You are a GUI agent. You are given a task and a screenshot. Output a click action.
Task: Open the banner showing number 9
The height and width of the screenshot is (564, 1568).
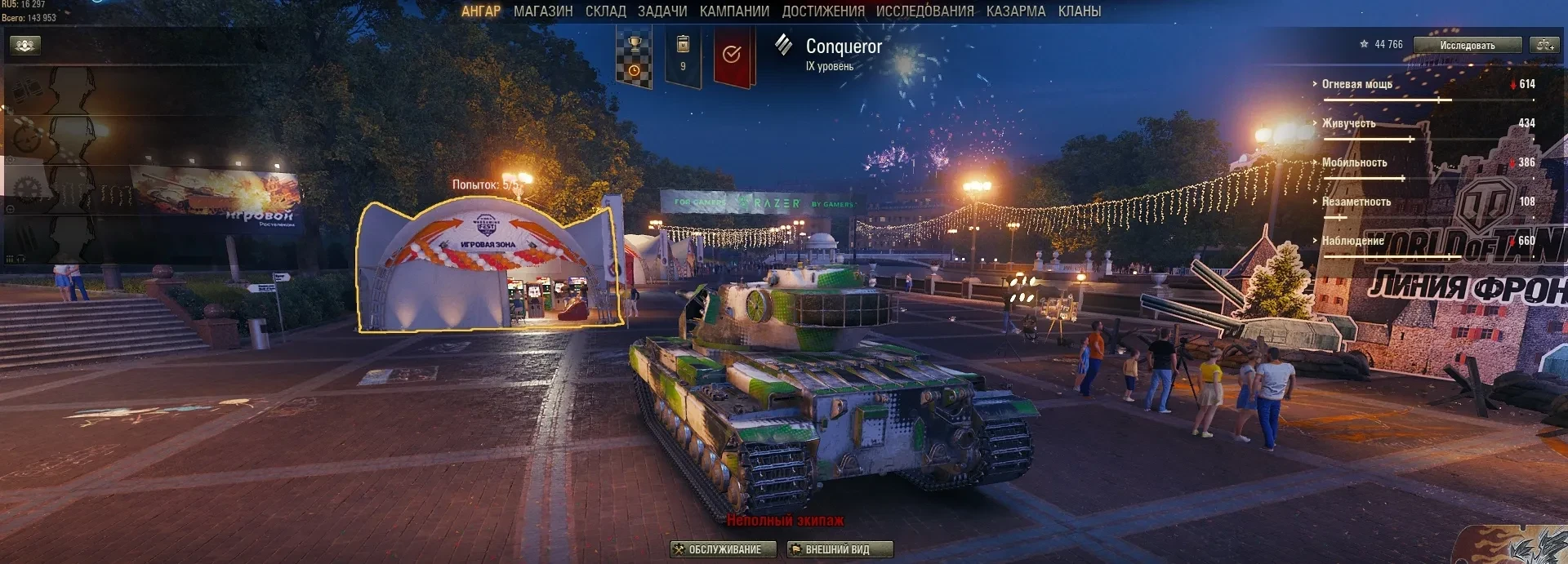(684, 56)
